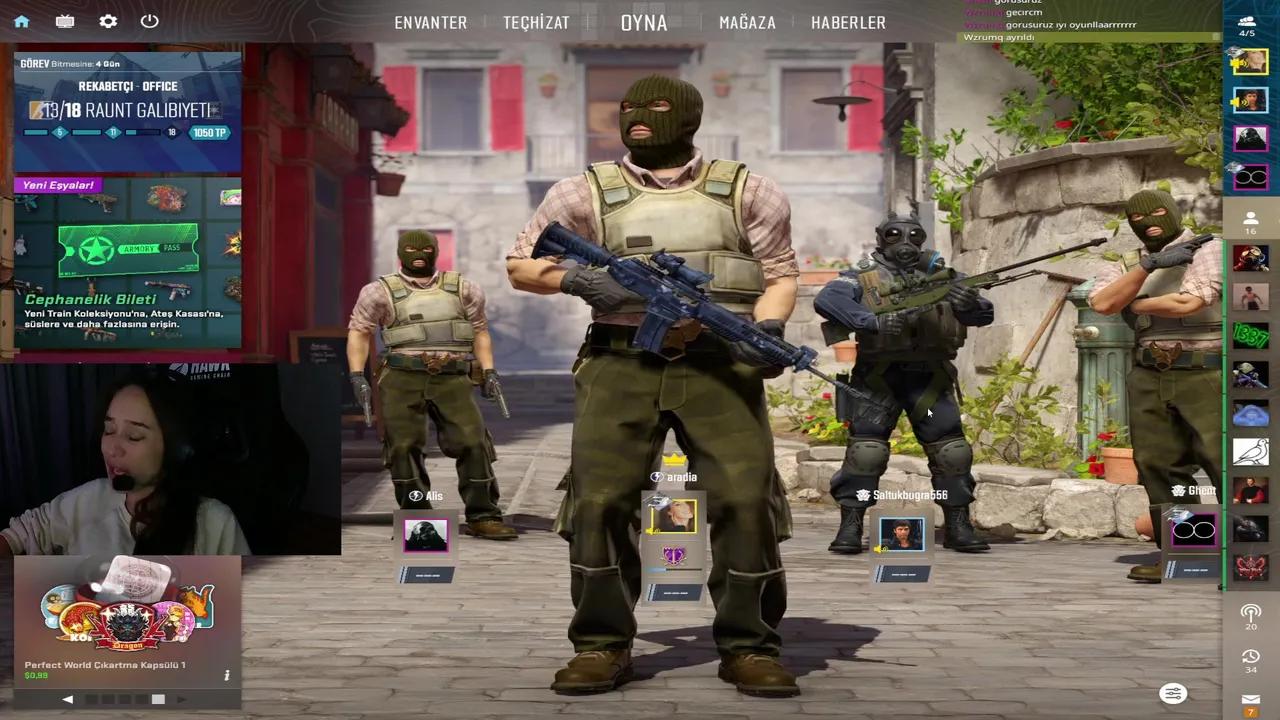This screenshot has height=720, width=1280.
Task: Open the friends list person icon showing 16
Action: tap(1250, 222)
